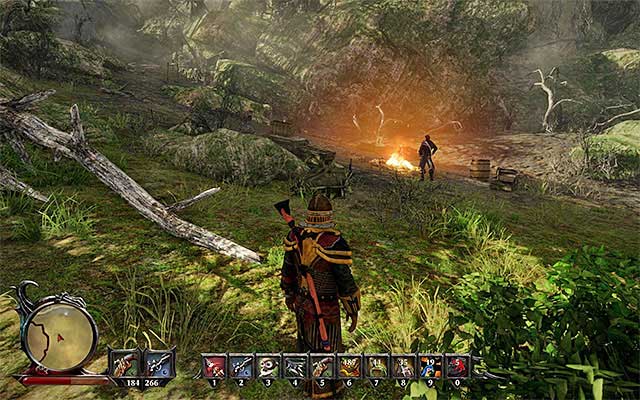640x400 pixels.
Task: Select the equipped musket weapon slot
Action: 125,363
